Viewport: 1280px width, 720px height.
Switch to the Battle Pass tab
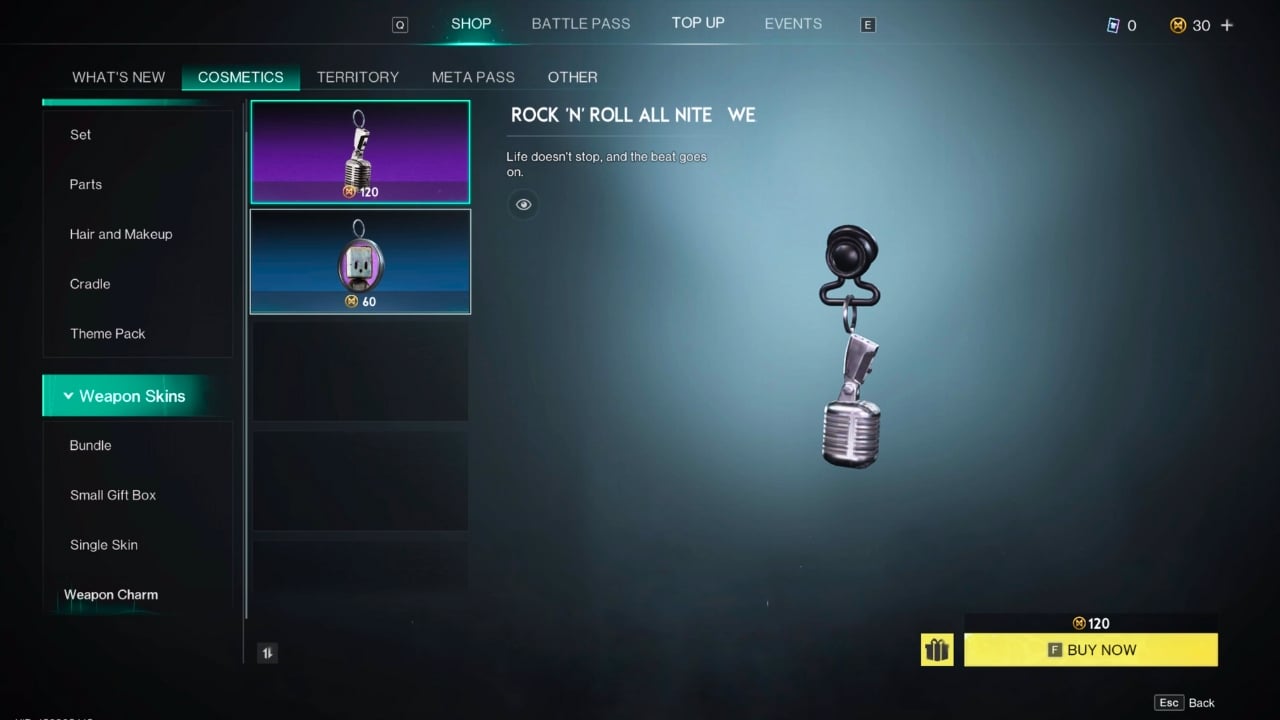tap(580, 23)
